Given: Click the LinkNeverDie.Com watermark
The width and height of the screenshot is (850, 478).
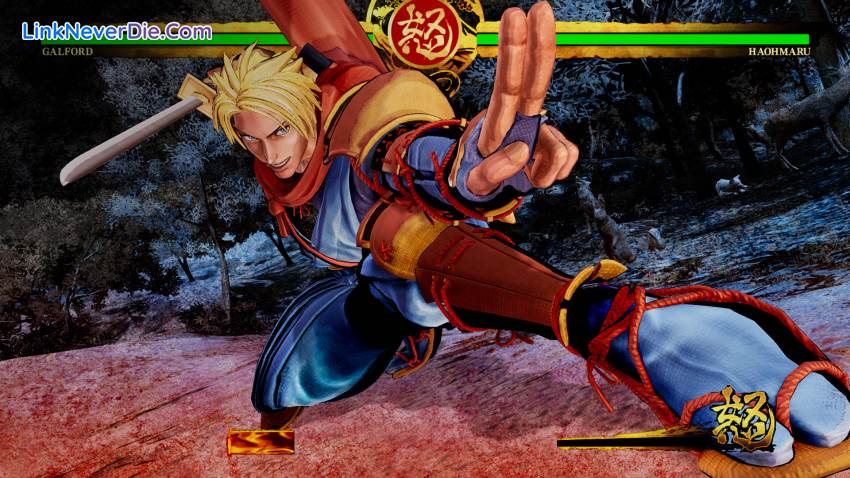Looking at the screenshot, I should 116,31.
